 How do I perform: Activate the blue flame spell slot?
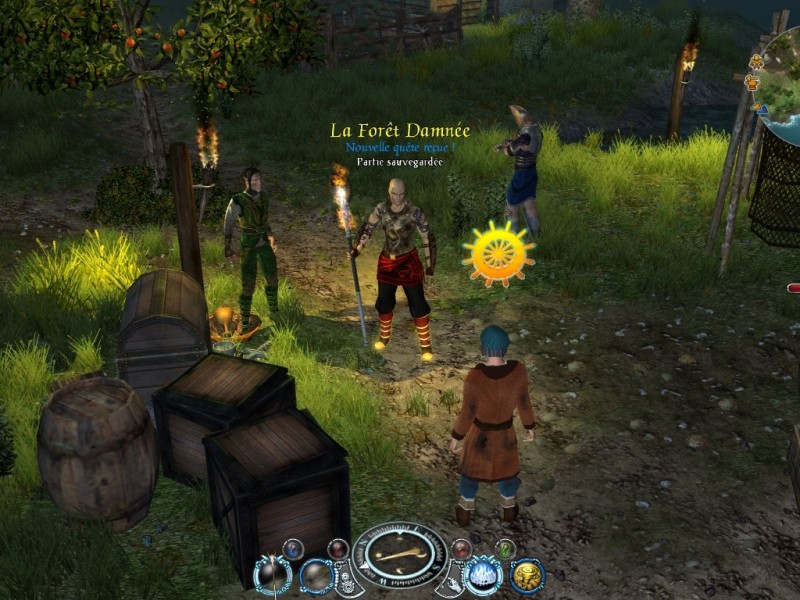coord(484,575)
